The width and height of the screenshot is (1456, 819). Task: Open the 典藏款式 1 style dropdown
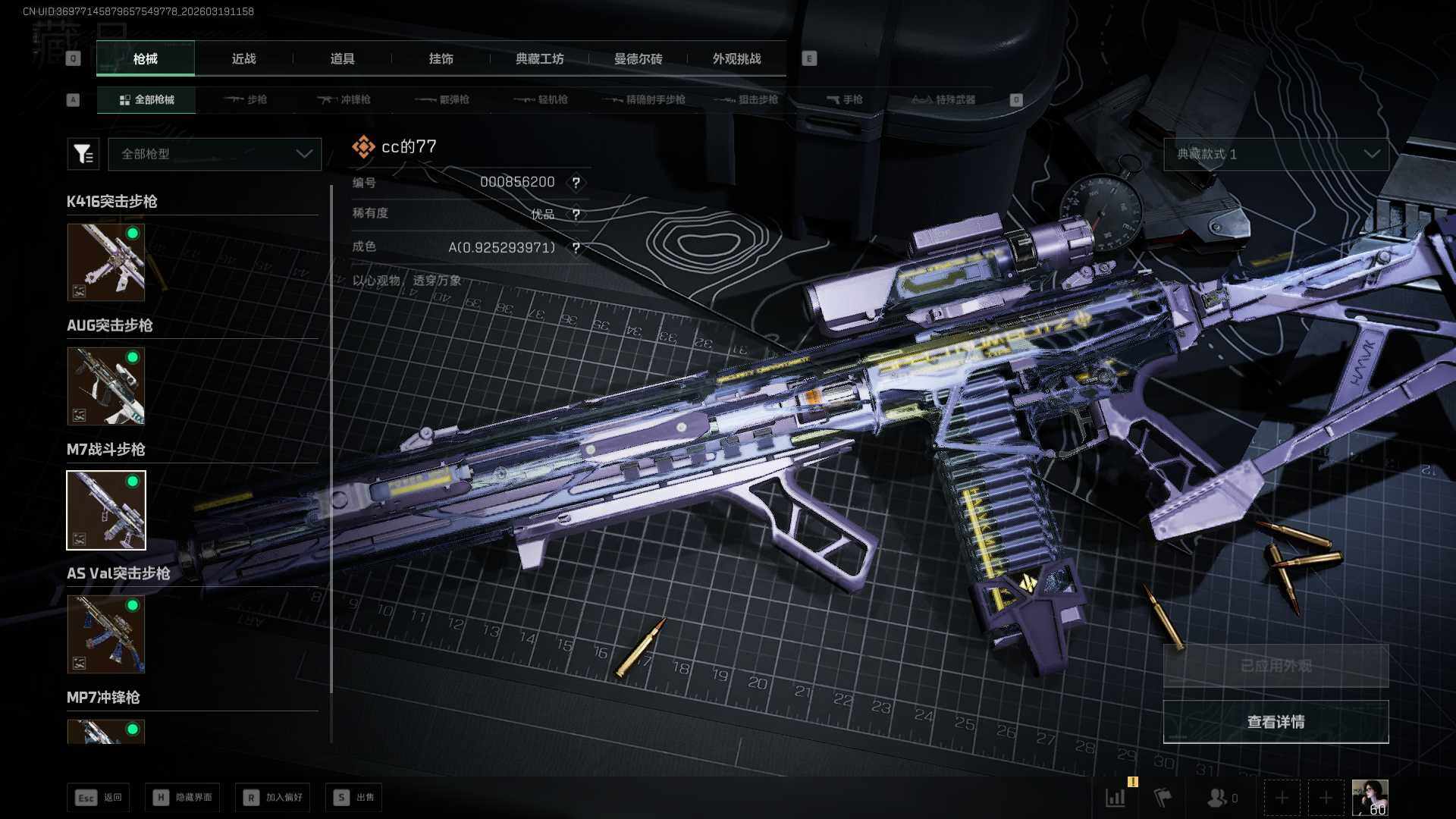[x=1276, y=154]
